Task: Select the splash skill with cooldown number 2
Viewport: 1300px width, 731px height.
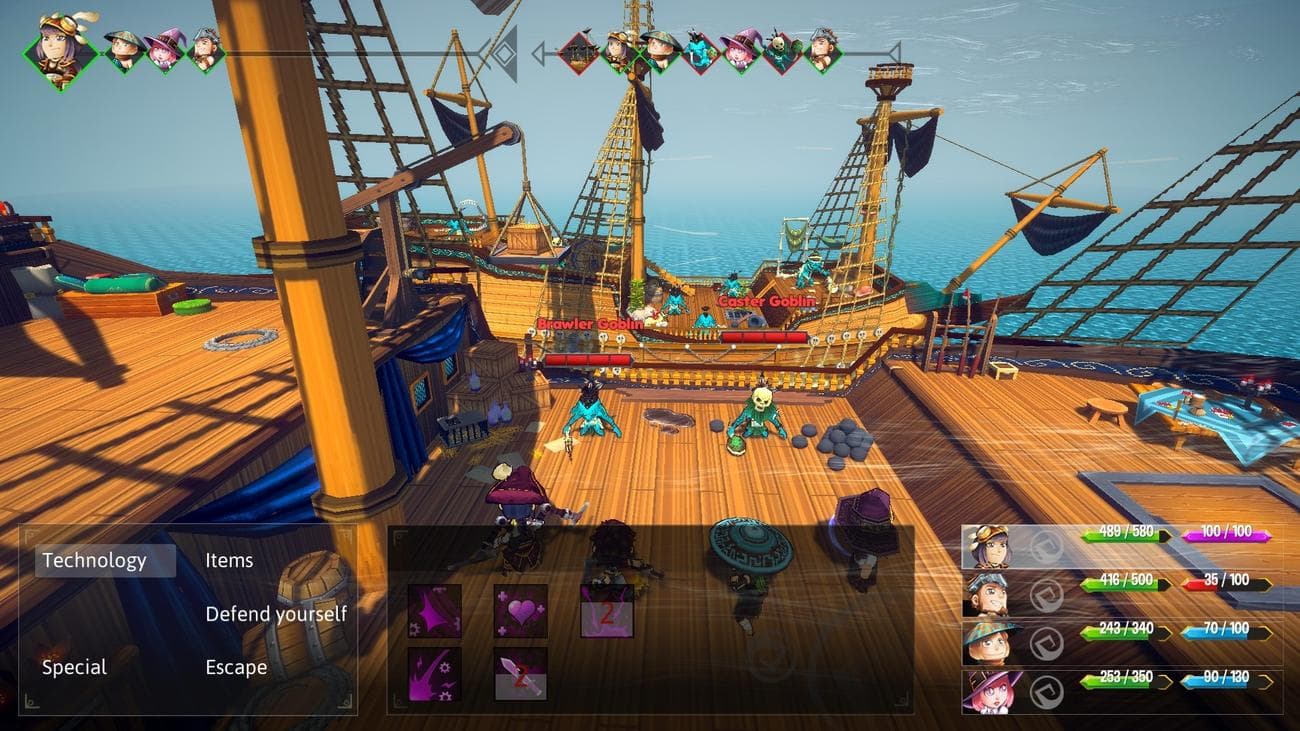Action: (x=606, y=611)
